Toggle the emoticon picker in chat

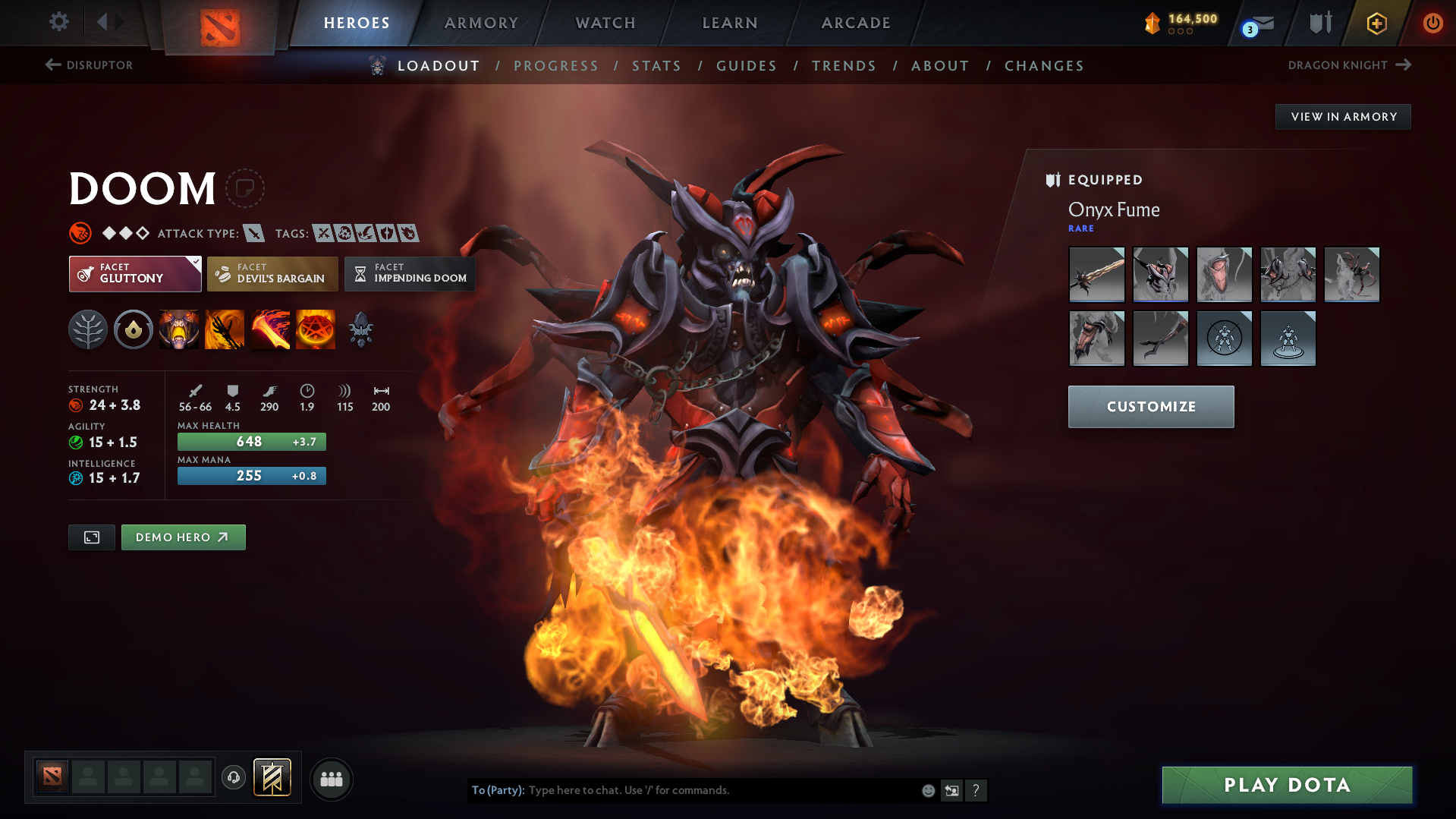[927, 790]
